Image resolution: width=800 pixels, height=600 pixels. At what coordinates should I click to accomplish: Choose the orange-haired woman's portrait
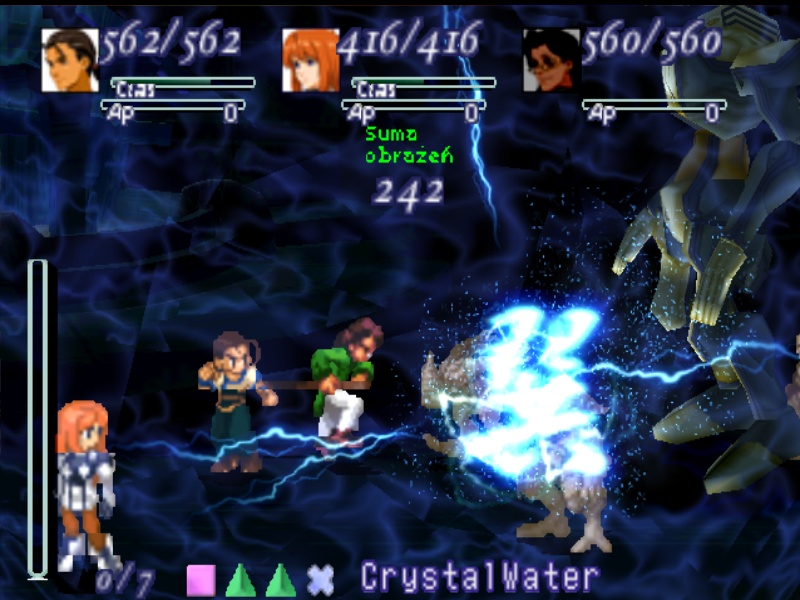click(x=310, y=60)
